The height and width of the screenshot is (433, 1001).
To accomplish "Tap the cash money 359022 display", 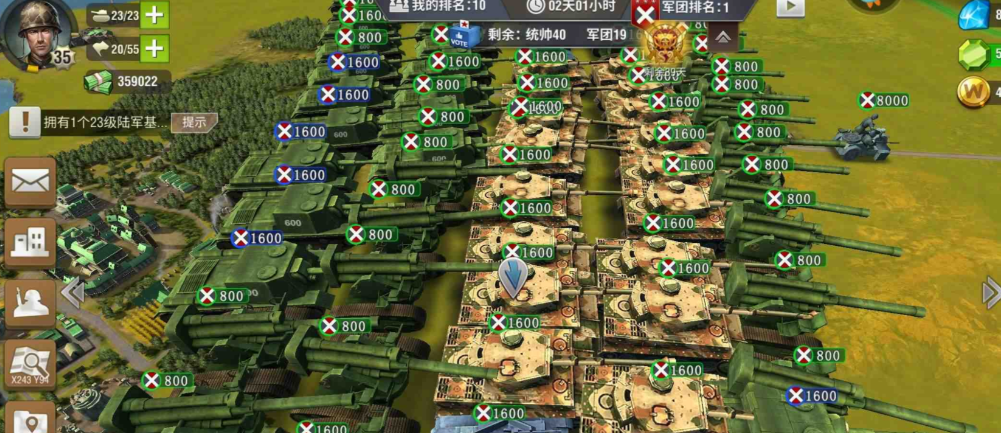I will click(x=128, y=81).
